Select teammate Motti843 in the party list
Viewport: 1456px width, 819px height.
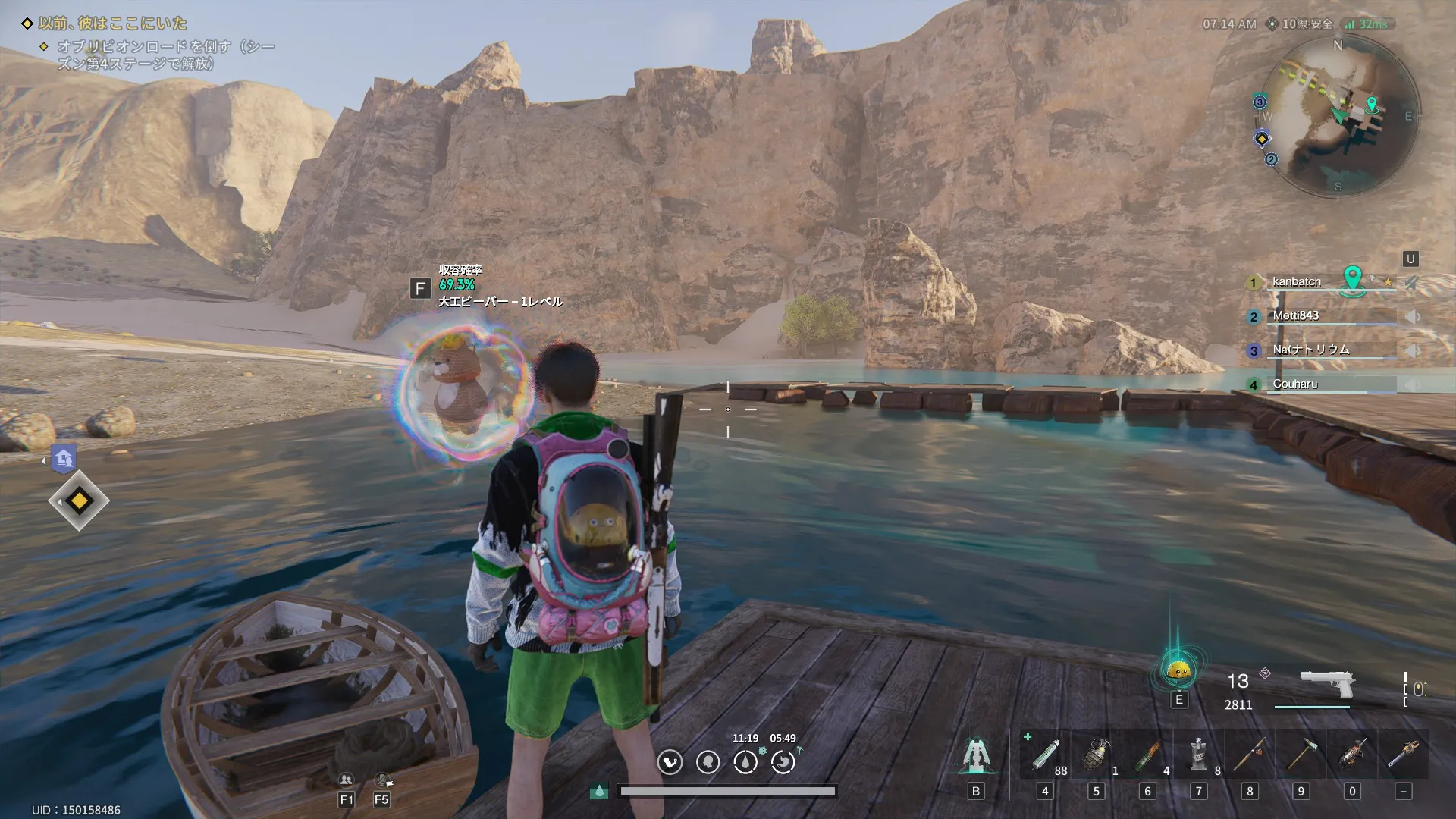coord(1295,315)
